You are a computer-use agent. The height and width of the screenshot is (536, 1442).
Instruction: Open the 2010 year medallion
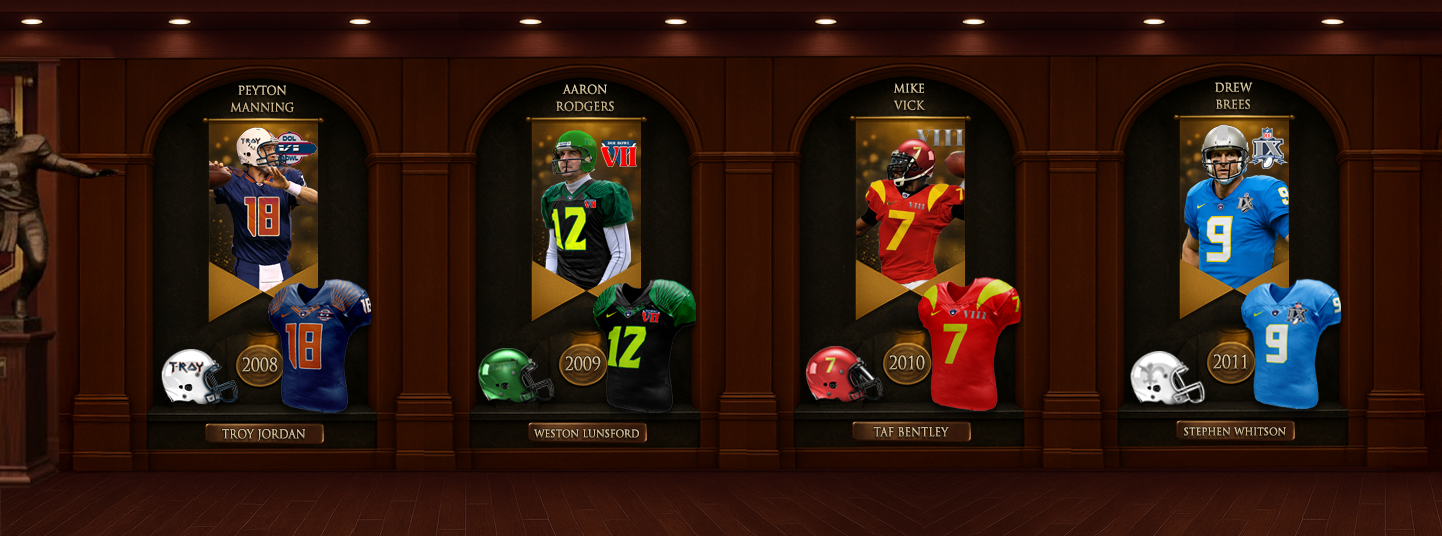pos(907,362)
